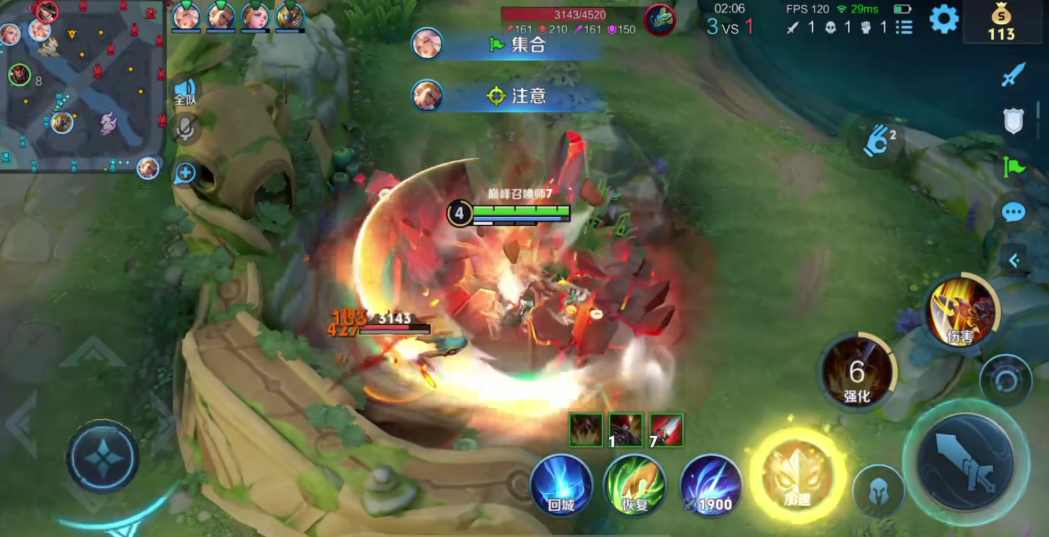
Task: Use the 恢复 restore skill
Action: click(635, 484)
